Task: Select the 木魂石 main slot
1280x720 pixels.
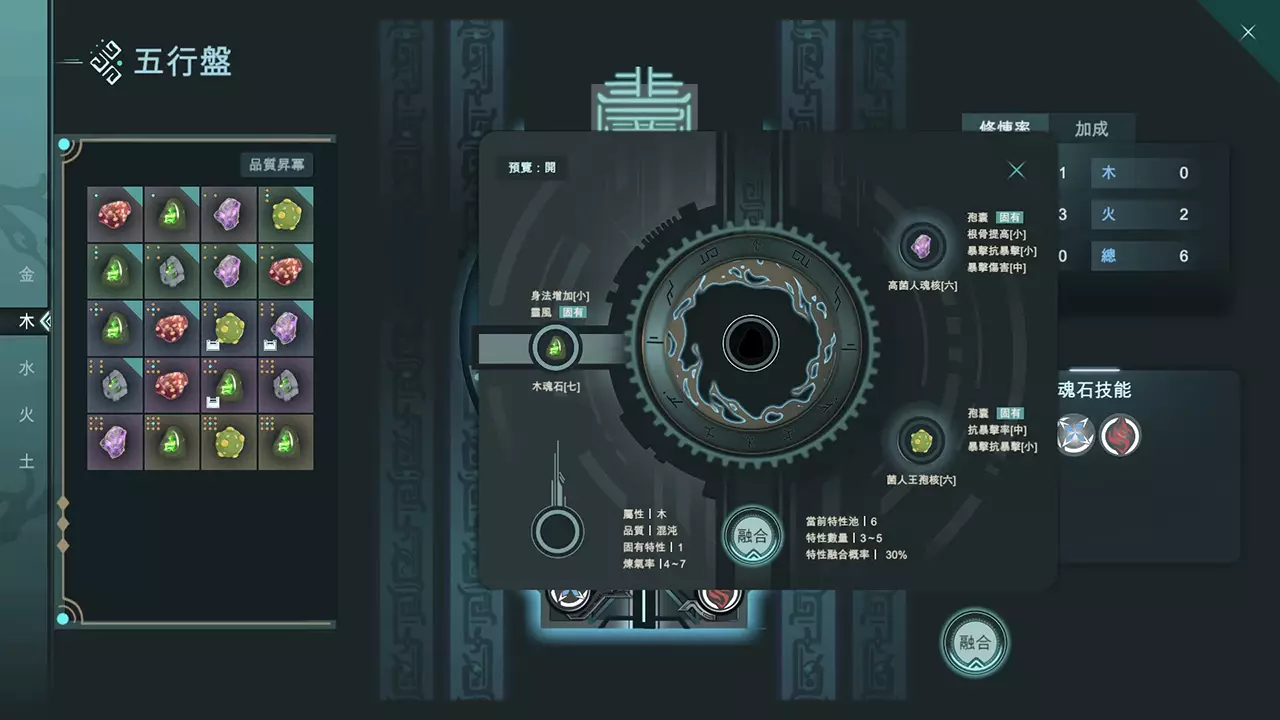Action: (x=555, y=348)
